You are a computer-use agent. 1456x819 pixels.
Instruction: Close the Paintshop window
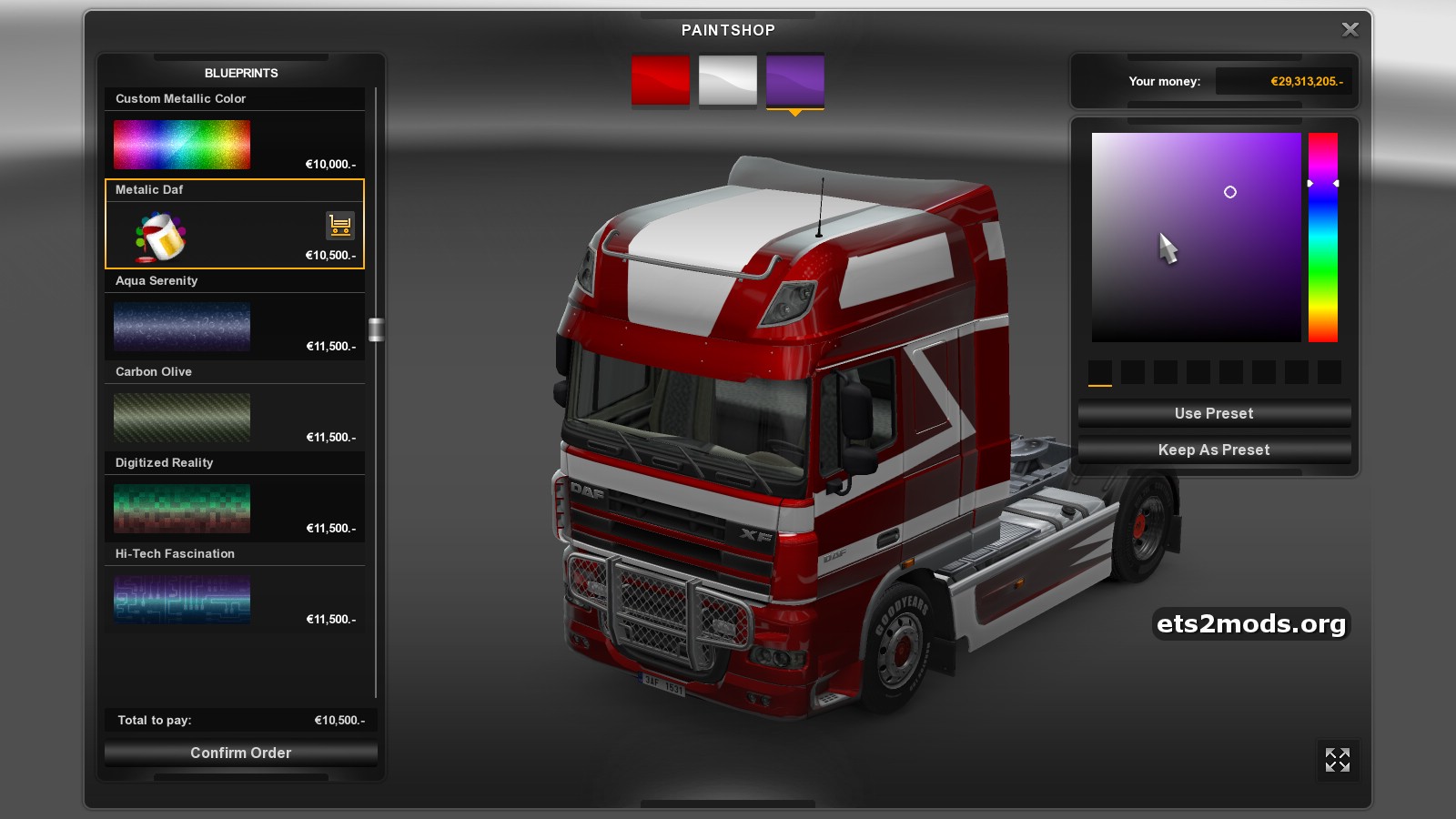1350,30
